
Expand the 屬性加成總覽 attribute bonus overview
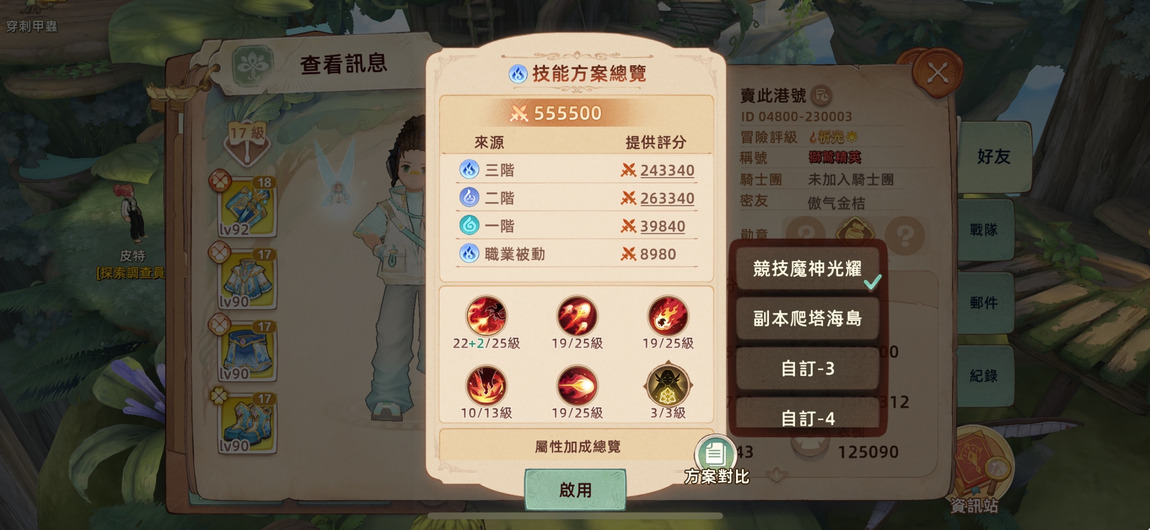coord(576,446)
